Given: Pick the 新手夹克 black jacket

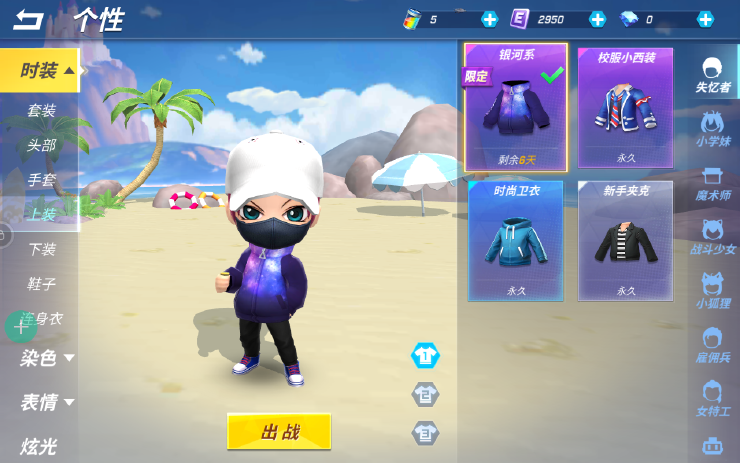Looking at the screenshot, I should tap(626, 241).
